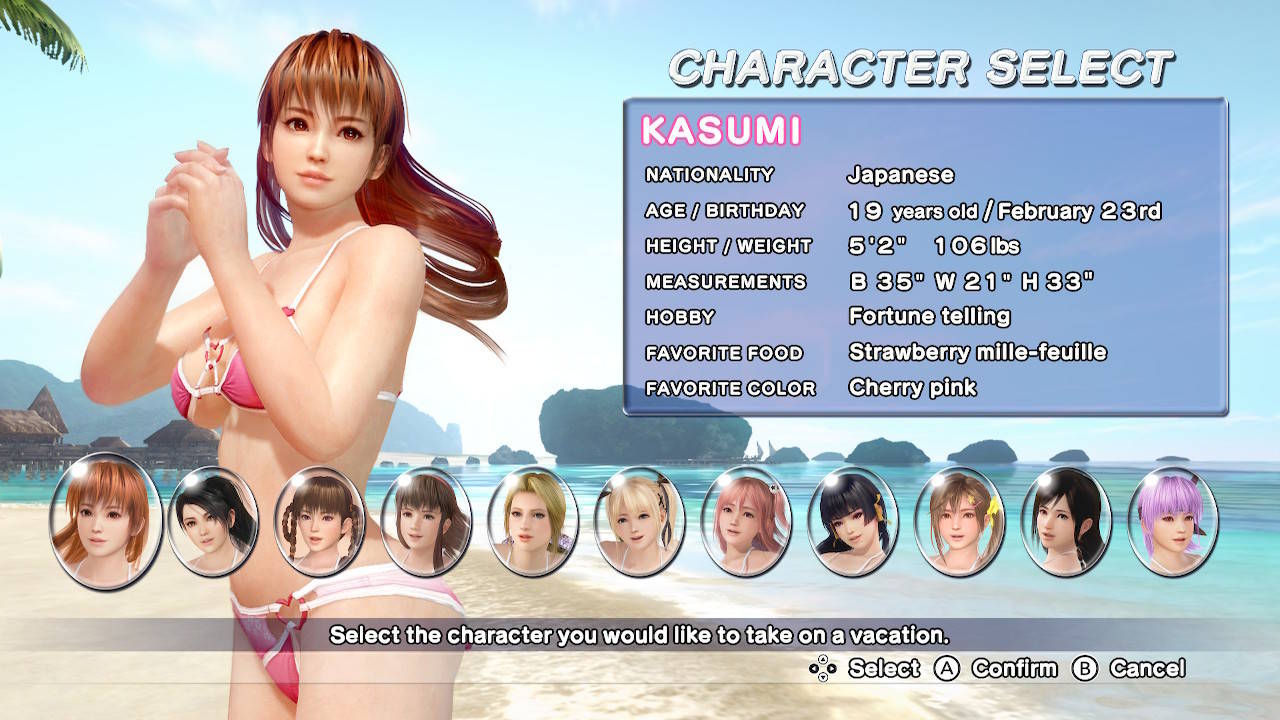
Task: Select the brown-haired portrait with red headband
Action: click(x=426, y=522)
